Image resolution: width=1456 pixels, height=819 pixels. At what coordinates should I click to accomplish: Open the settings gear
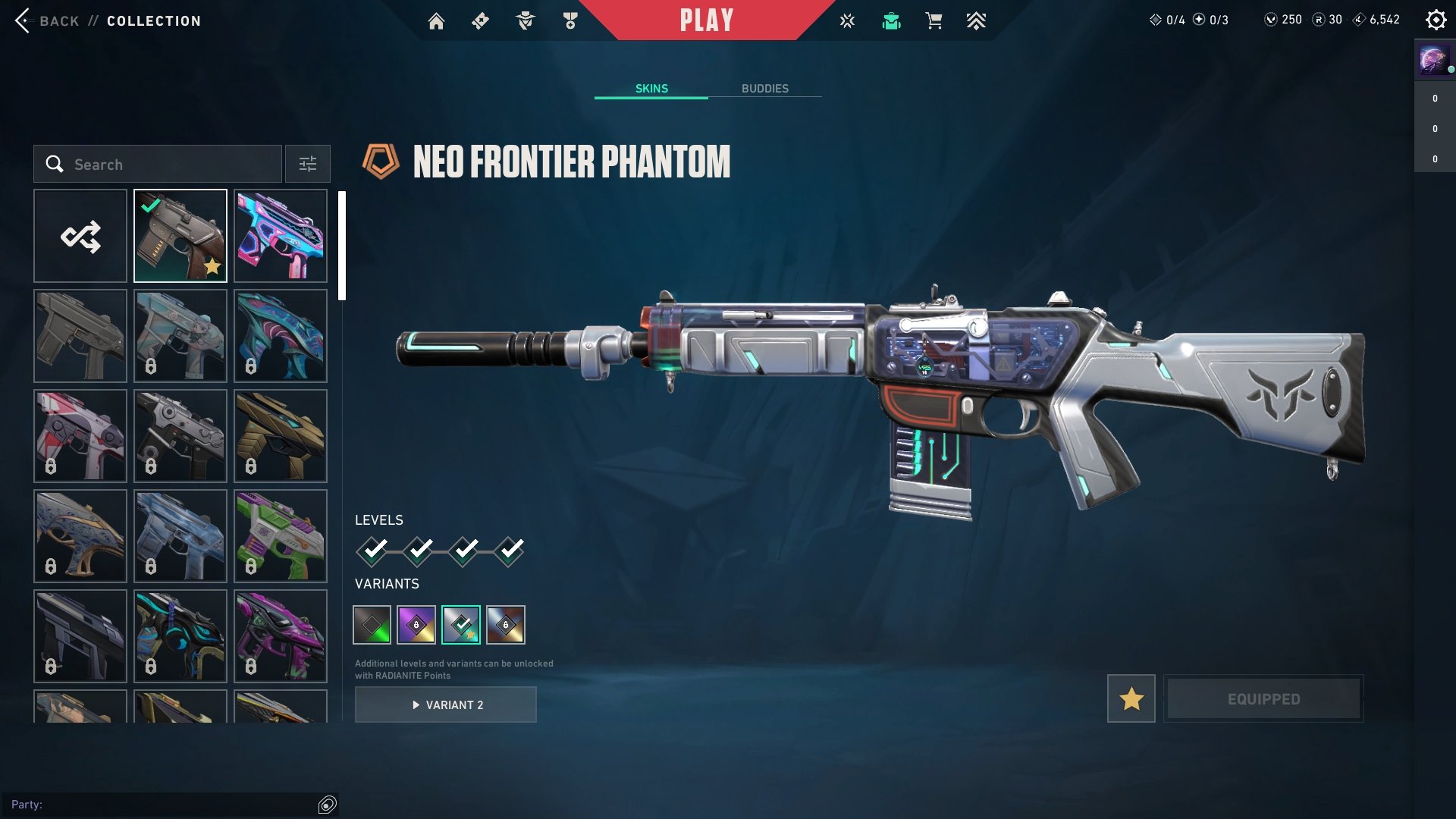pos(1436,20)
